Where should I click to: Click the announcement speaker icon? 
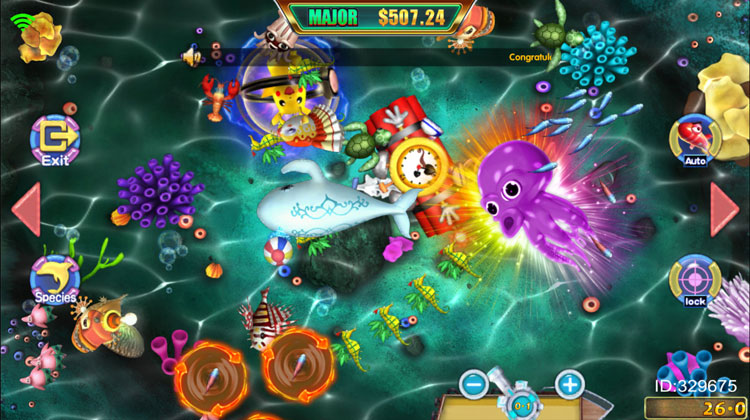pyautogui.click(x=190, y=58)
